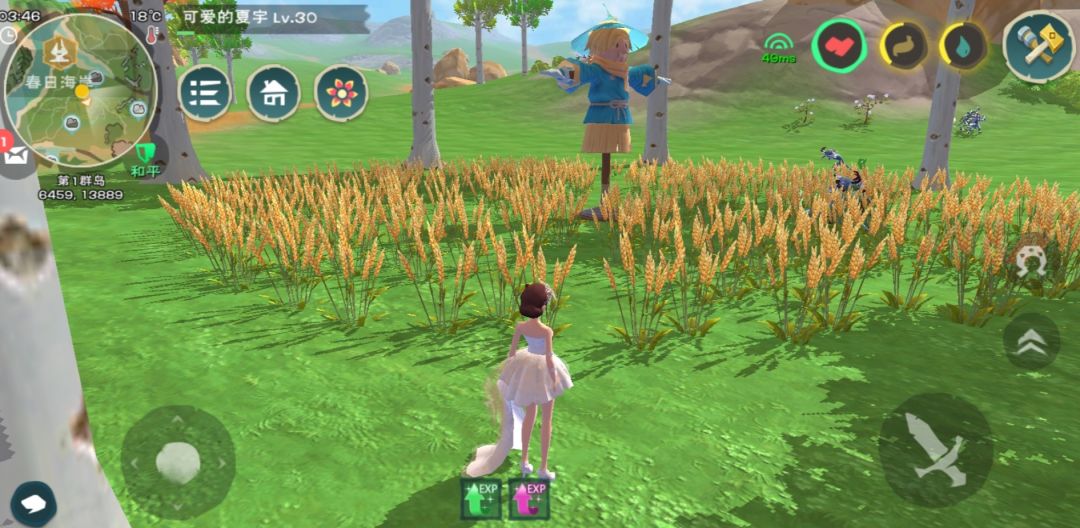Tap the red heart health status icon
The width and height of the screenshot is (1080, 528).
[x=839, y=46]
